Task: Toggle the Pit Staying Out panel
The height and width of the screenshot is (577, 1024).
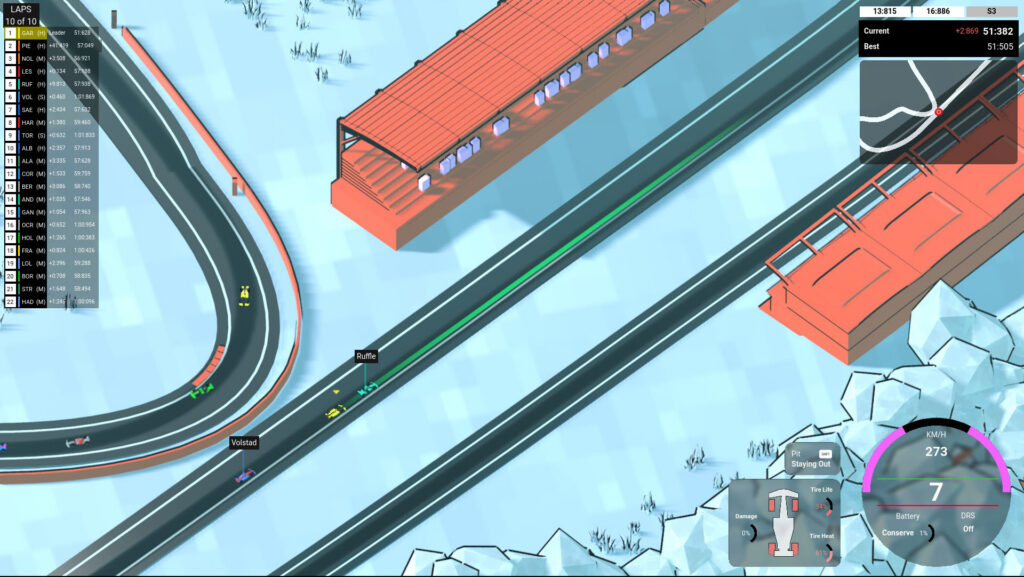Action: click(811, 459)
